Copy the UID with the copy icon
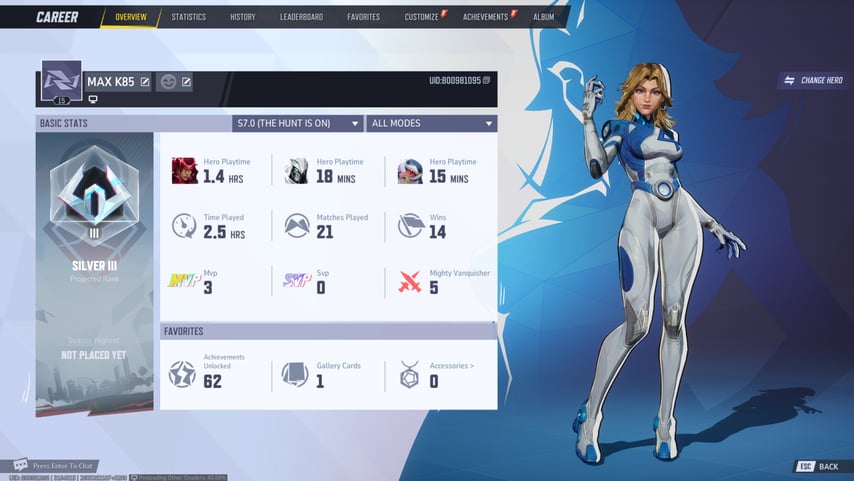The image size is (854, 481). 487,80
